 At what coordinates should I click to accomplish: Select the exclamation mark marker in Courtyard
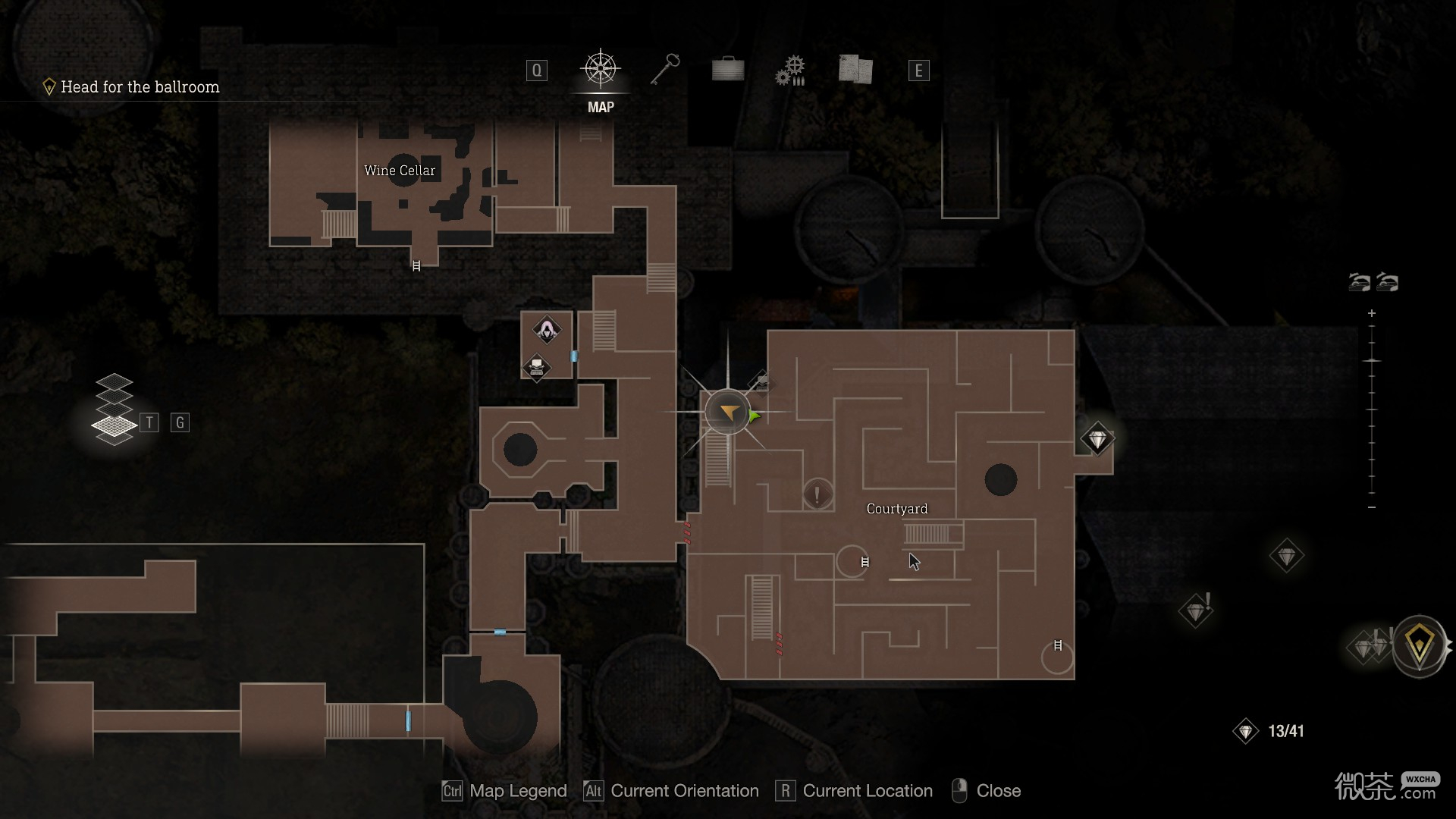click(817, 495)
